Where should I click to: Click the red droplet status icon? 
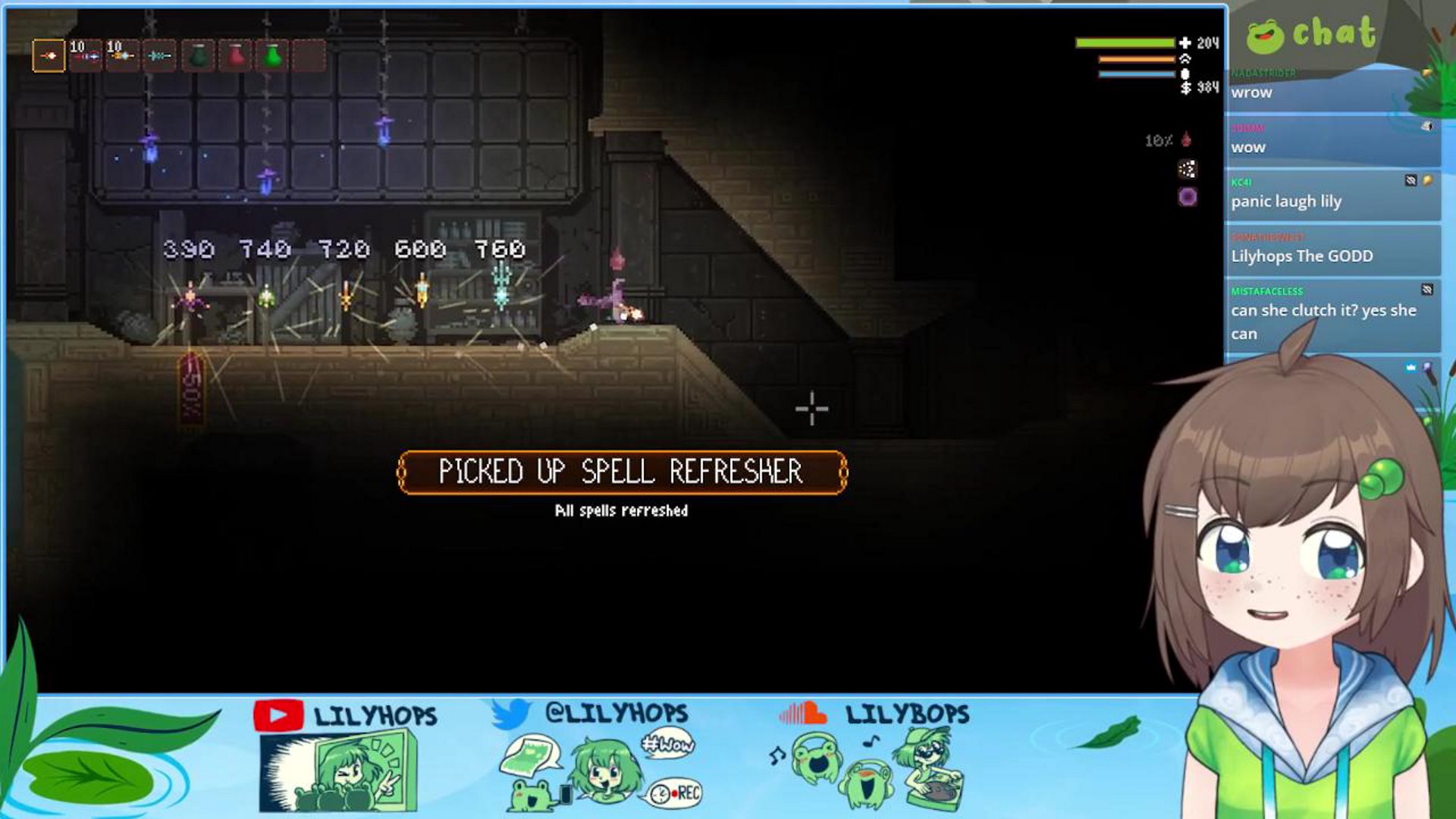click(1187, 140)
